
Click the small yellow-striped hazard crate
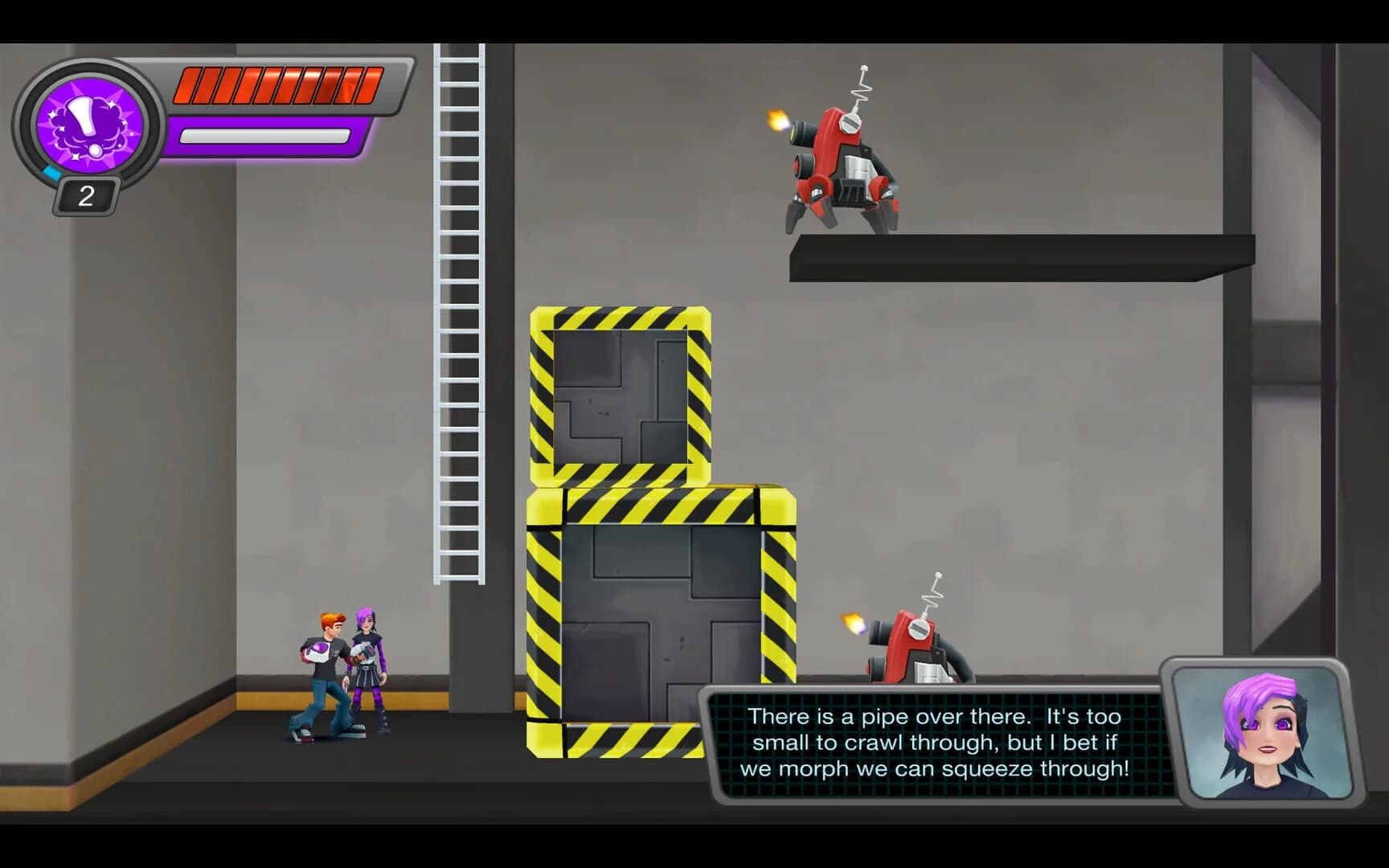coord(619,394)
